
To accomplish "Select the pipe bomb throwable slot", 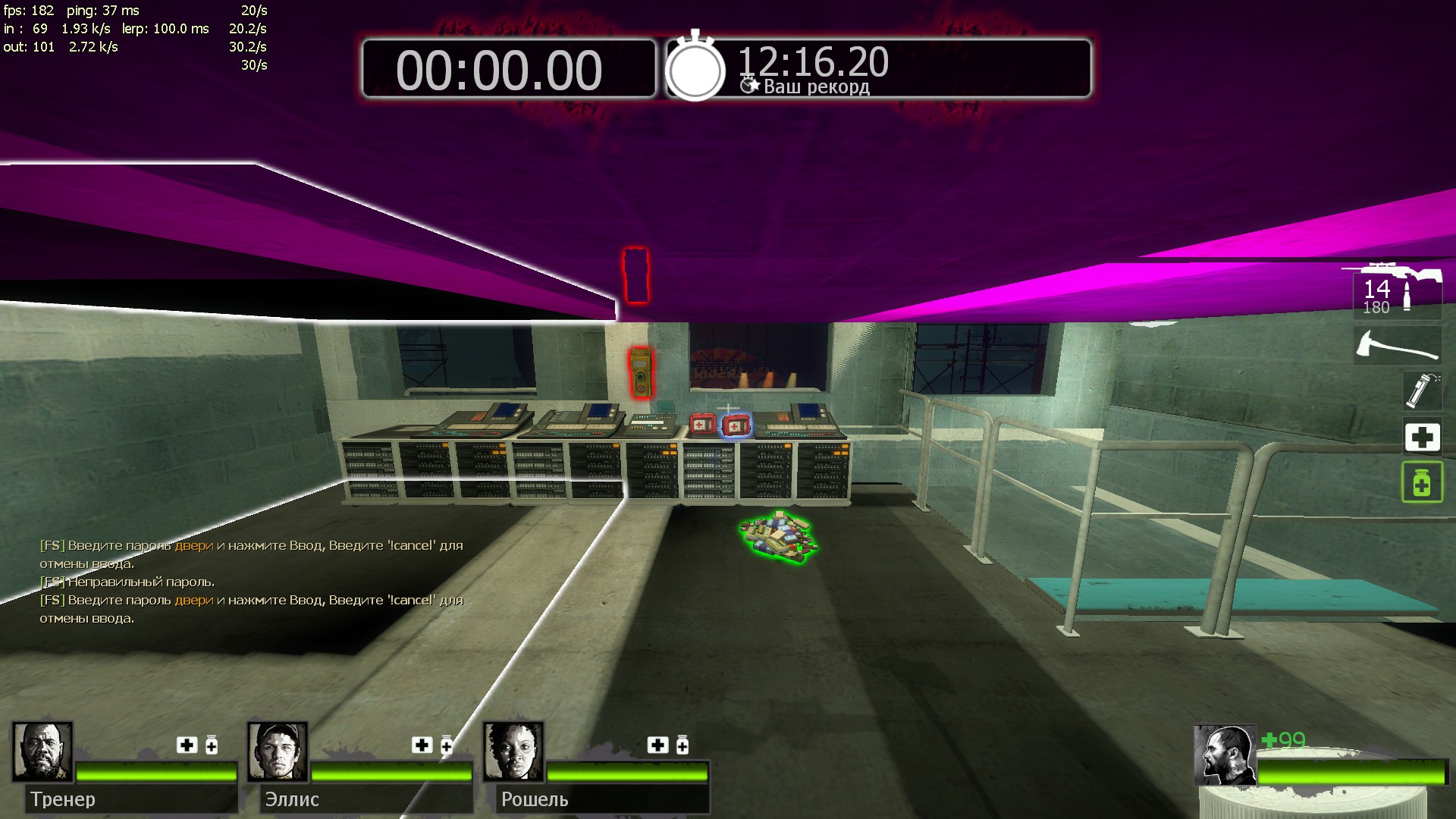I will pyautogui.click(x=1420, y=391).
